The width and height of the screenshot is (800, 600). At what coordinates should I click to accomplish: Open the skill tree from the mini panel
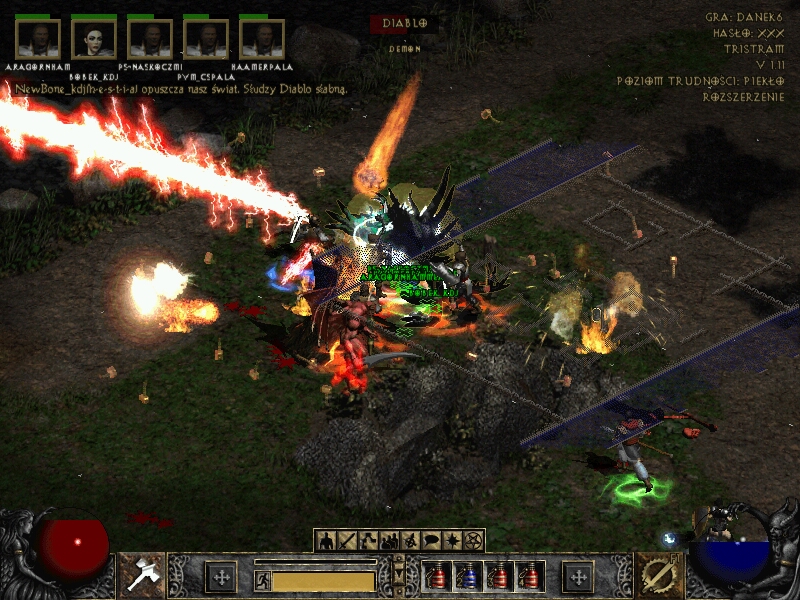(x=368, y=541)
